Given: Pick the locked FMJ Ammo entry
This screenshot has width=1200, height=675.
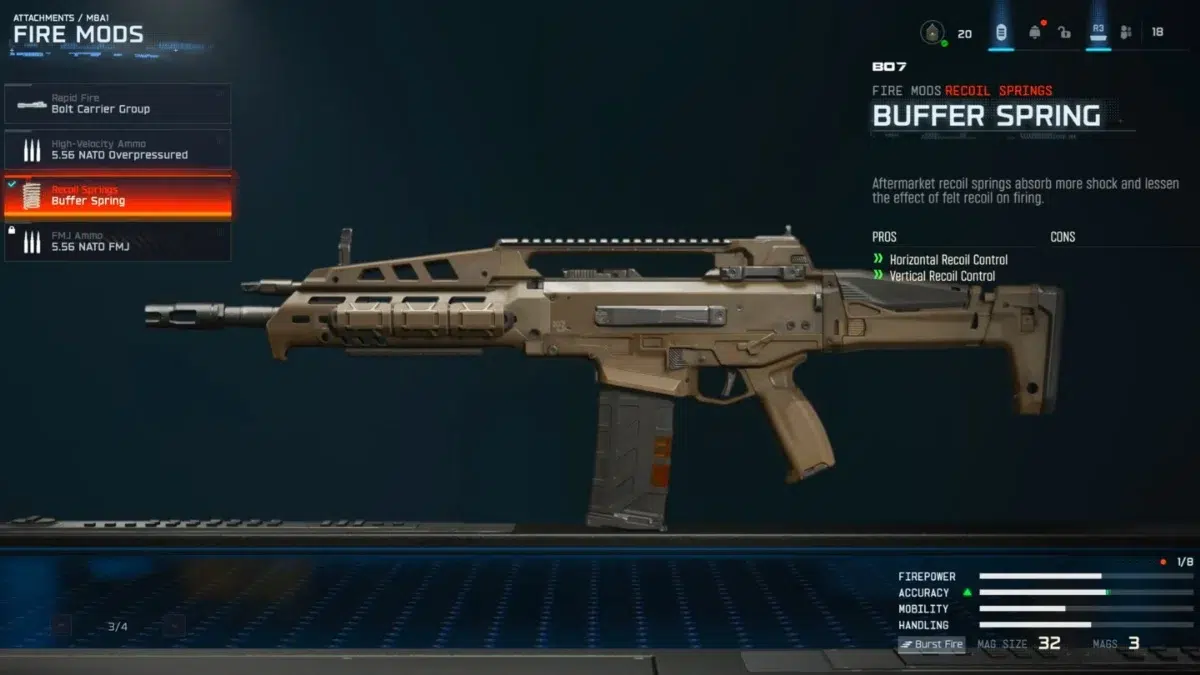Looking at the screenshot, I should tap(117, 242).
